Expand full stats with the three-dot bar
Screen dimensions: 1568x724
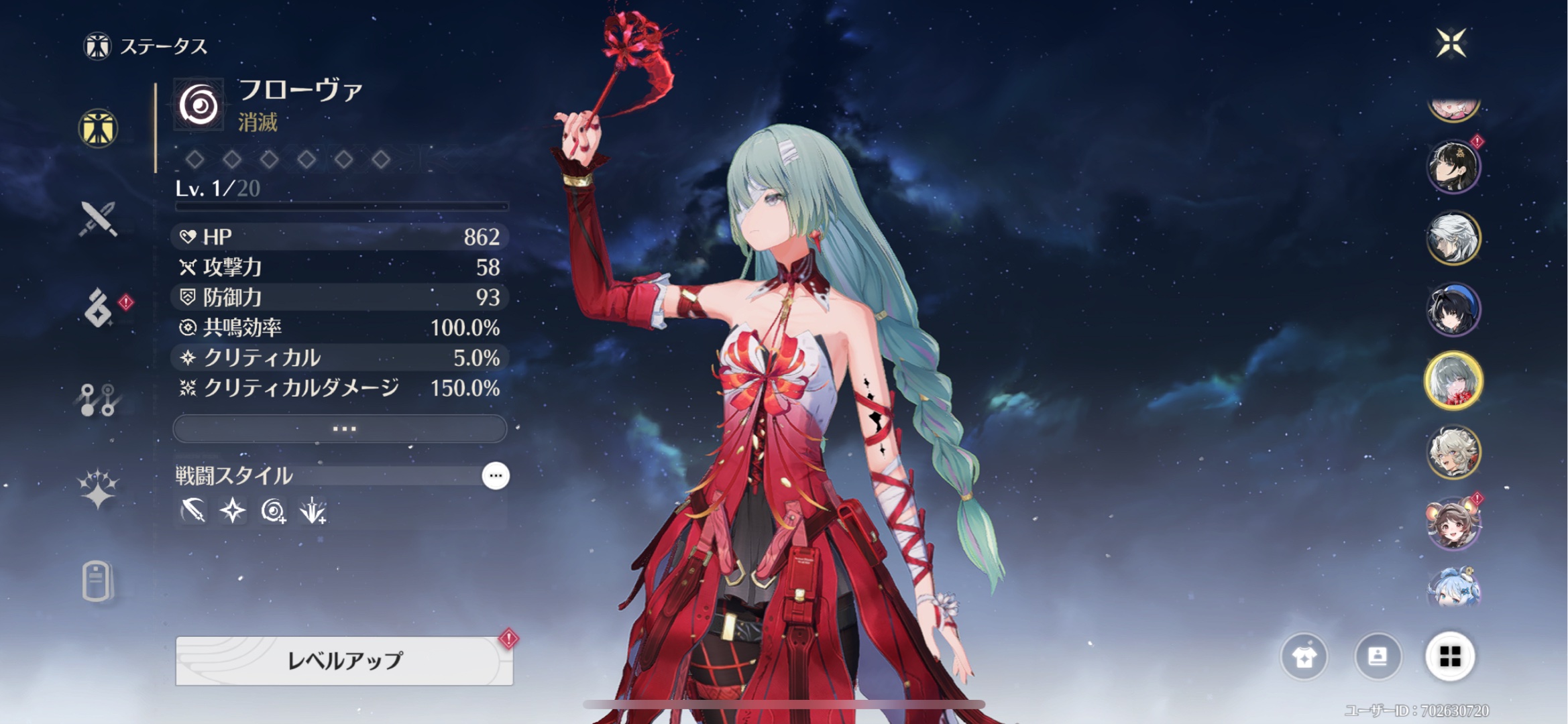[x=340, y=428]
